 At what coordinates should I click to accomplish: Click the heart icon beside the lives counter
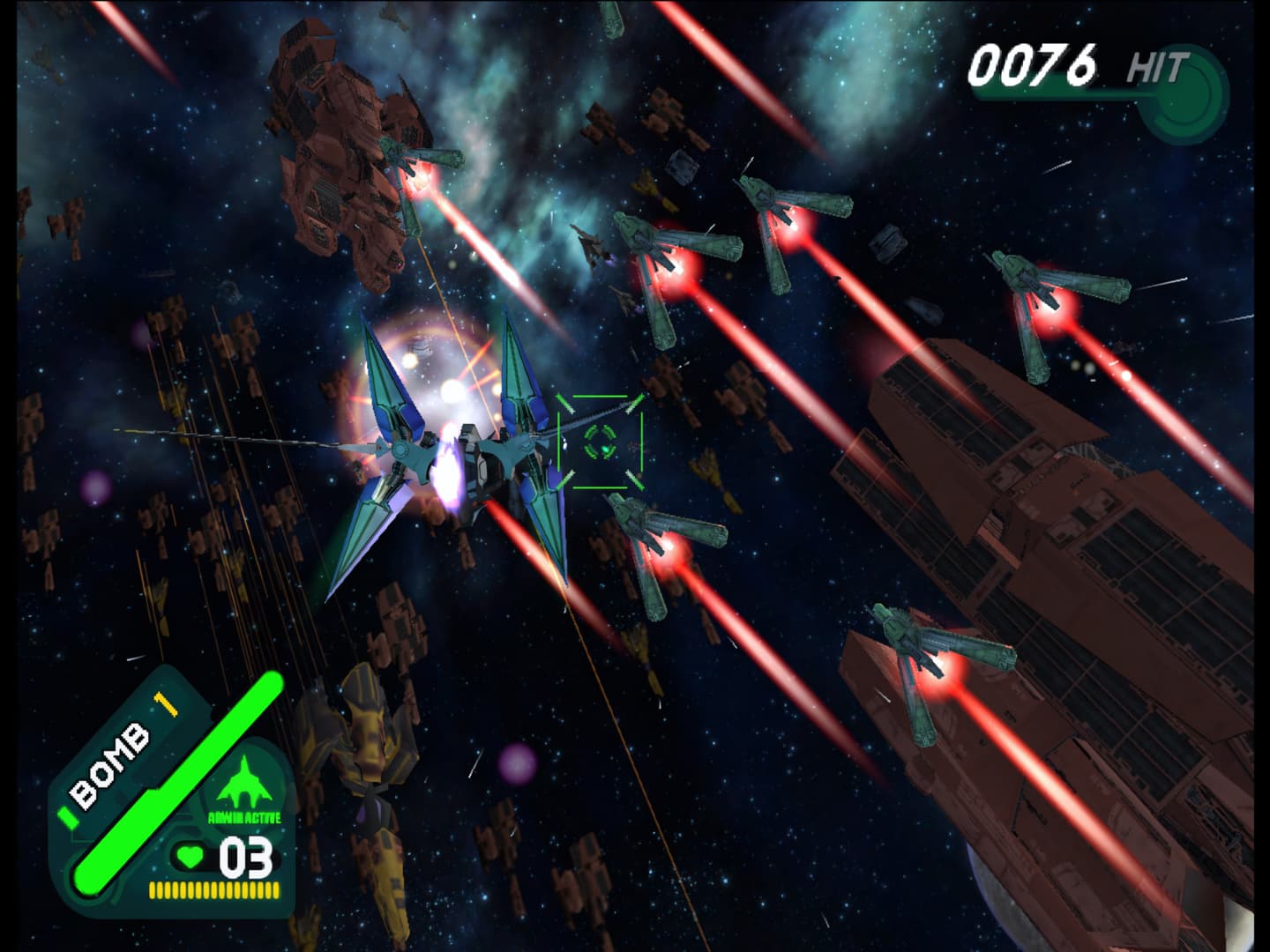tap(188, 856)
